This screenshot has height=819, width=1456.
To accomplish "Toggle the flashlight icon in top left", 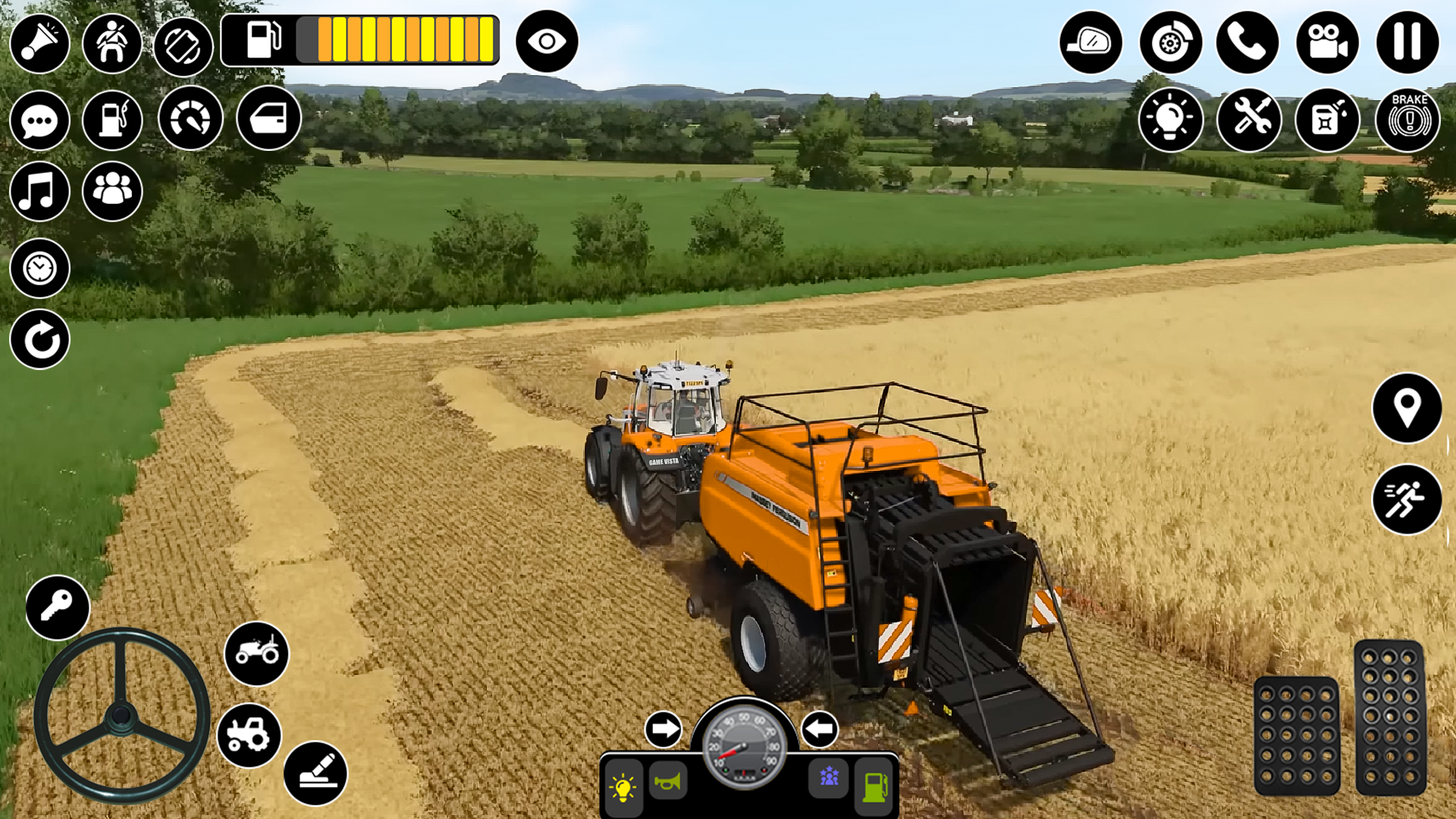I will coord(40,43).
